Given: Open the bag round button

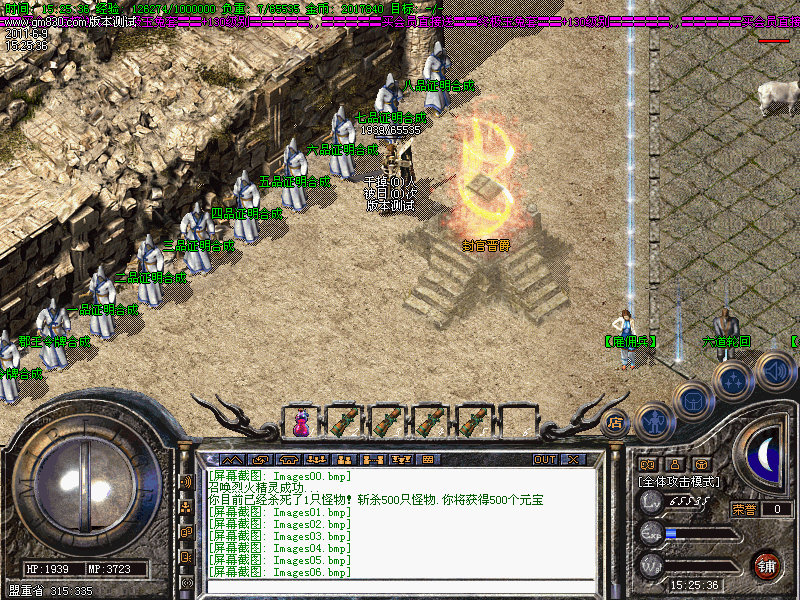Looking at the screenshot, I should coord(692,401).
